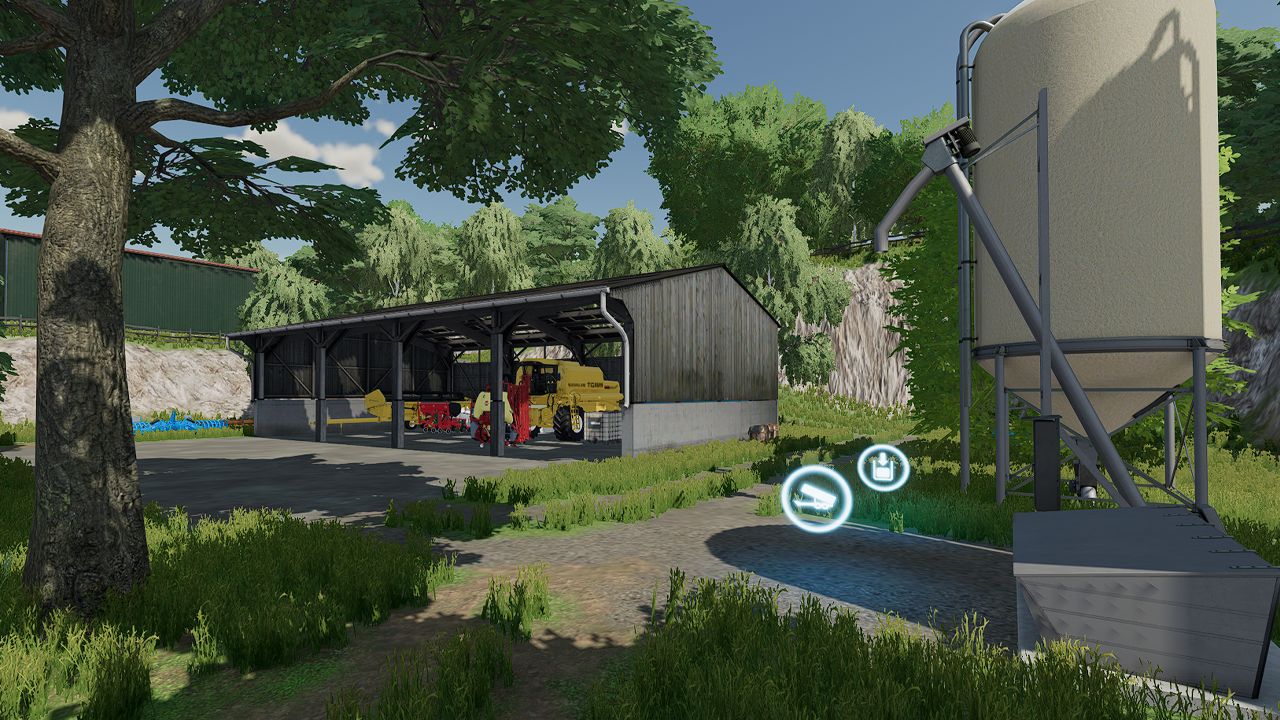Select the tipping trailer unload marker

pos(816,497)
